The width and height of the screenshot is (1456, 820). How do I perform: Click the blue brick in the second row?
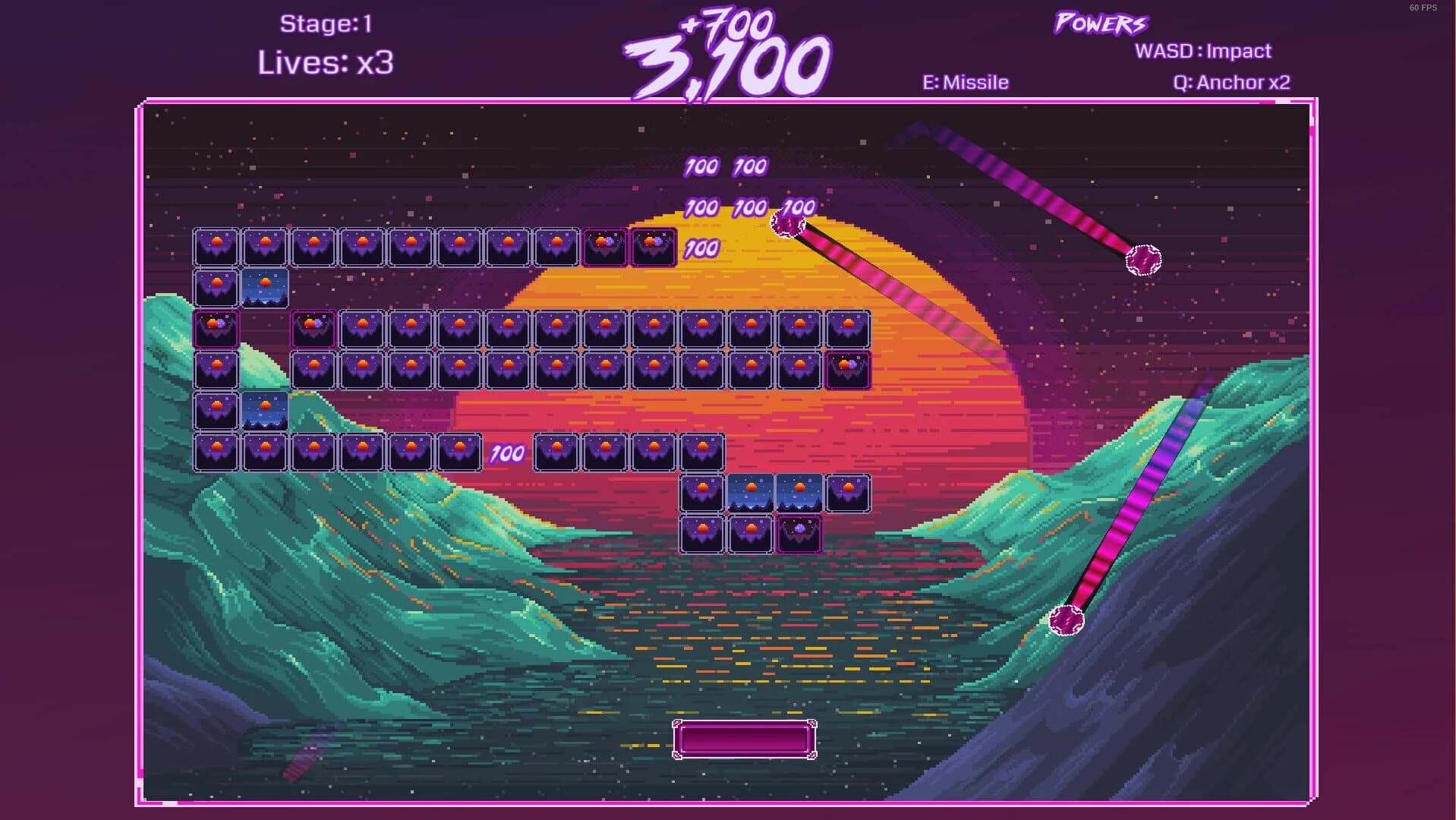click(x=265, y=289)
